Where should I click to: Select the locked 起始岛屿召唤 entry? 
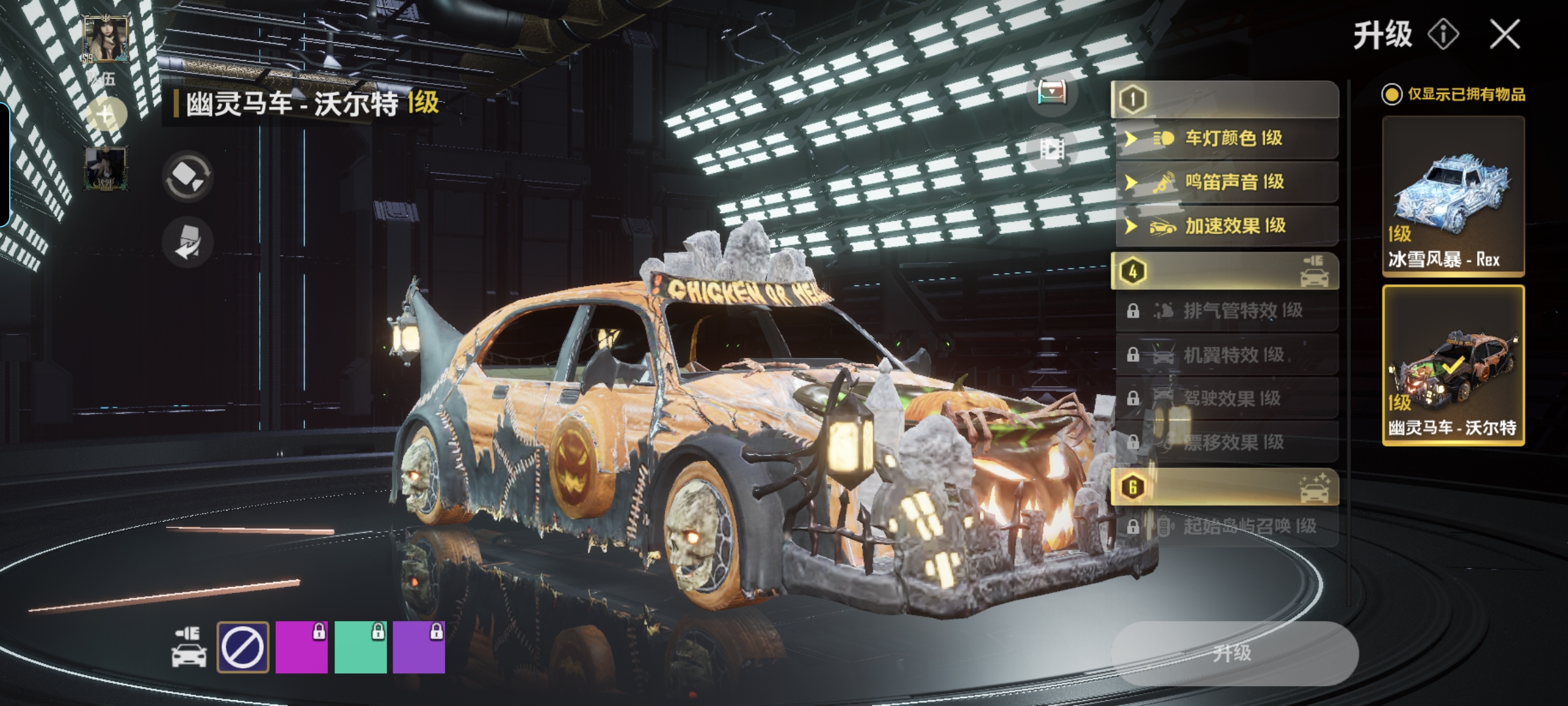pos(1226,526)
